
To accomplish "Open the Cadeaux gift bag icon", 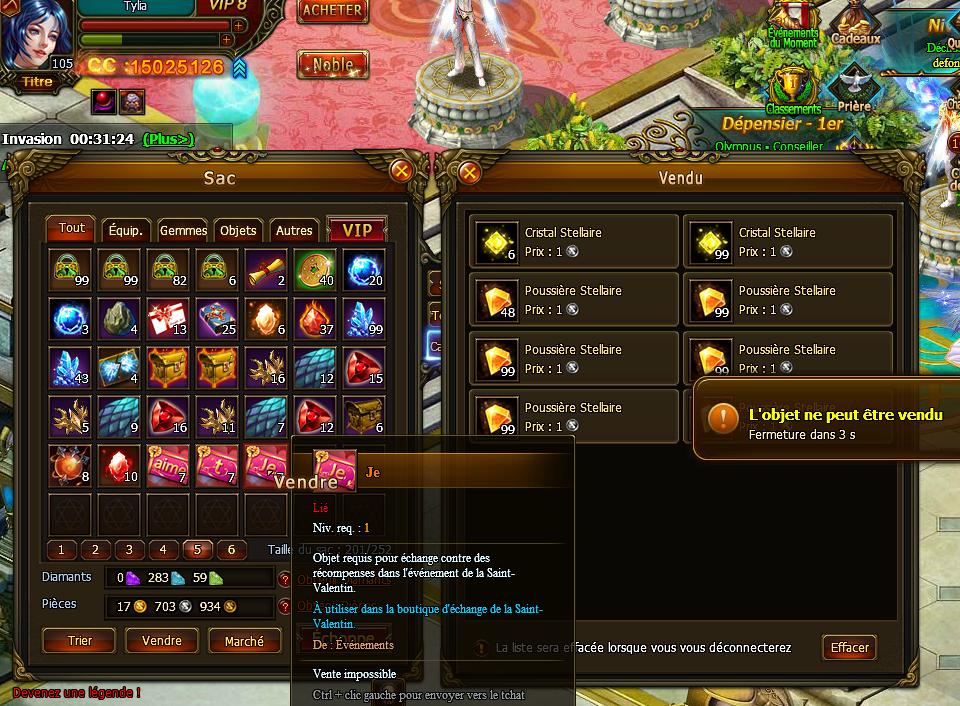I will 856,24.
